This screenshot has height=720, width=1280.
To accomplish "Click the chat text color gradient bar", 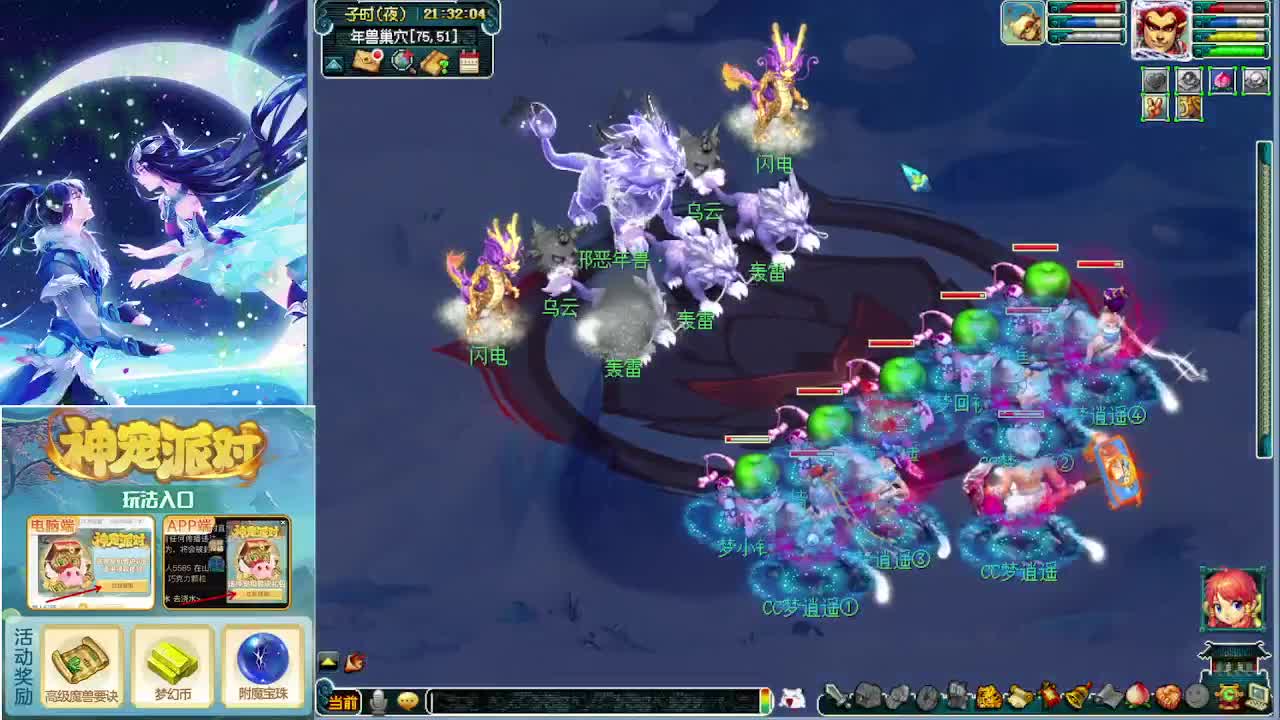I will (x=765, y=701).
